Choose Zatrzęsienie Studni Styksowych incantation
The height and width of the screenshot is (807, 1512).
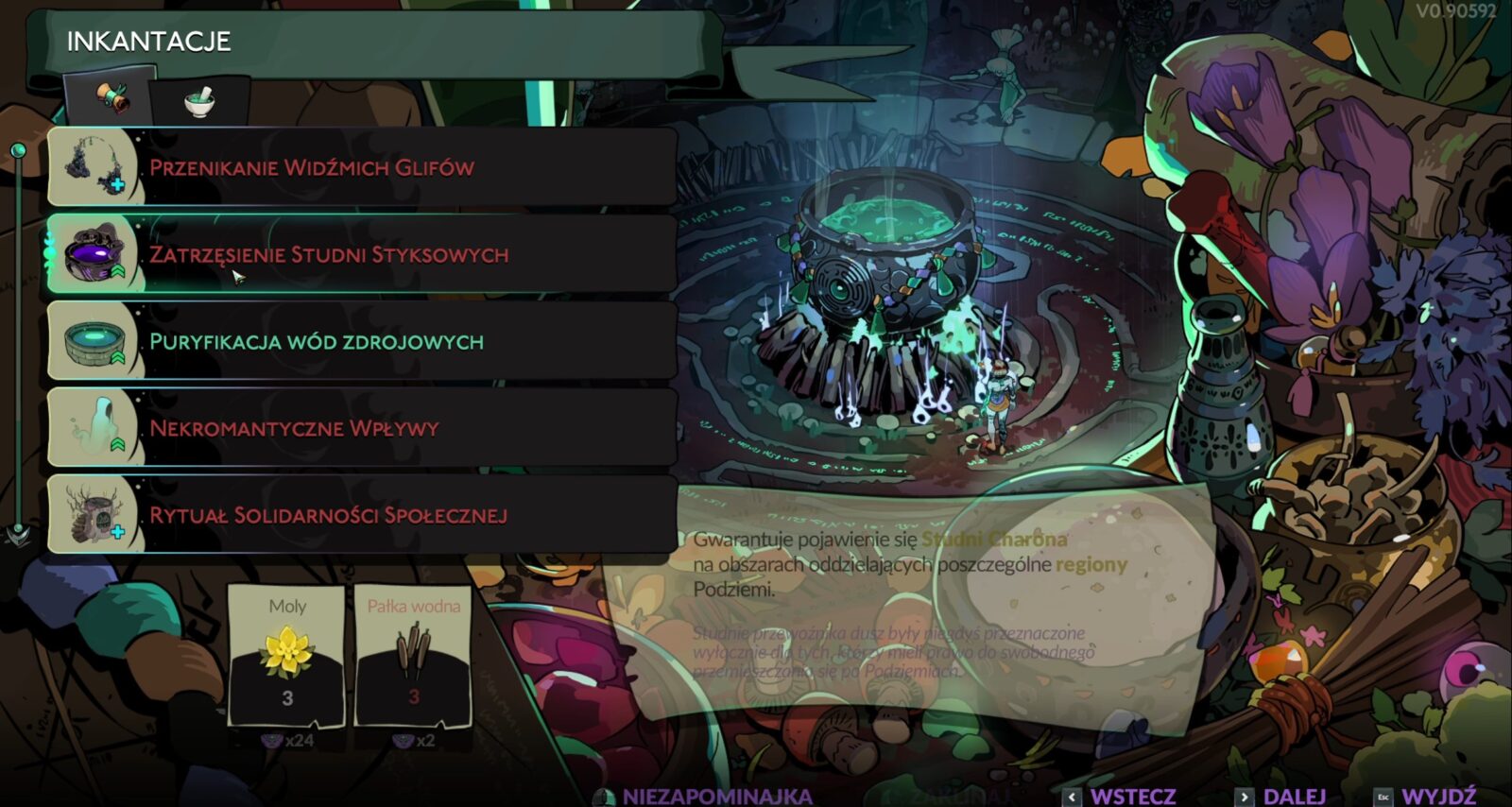coord(362,254)
